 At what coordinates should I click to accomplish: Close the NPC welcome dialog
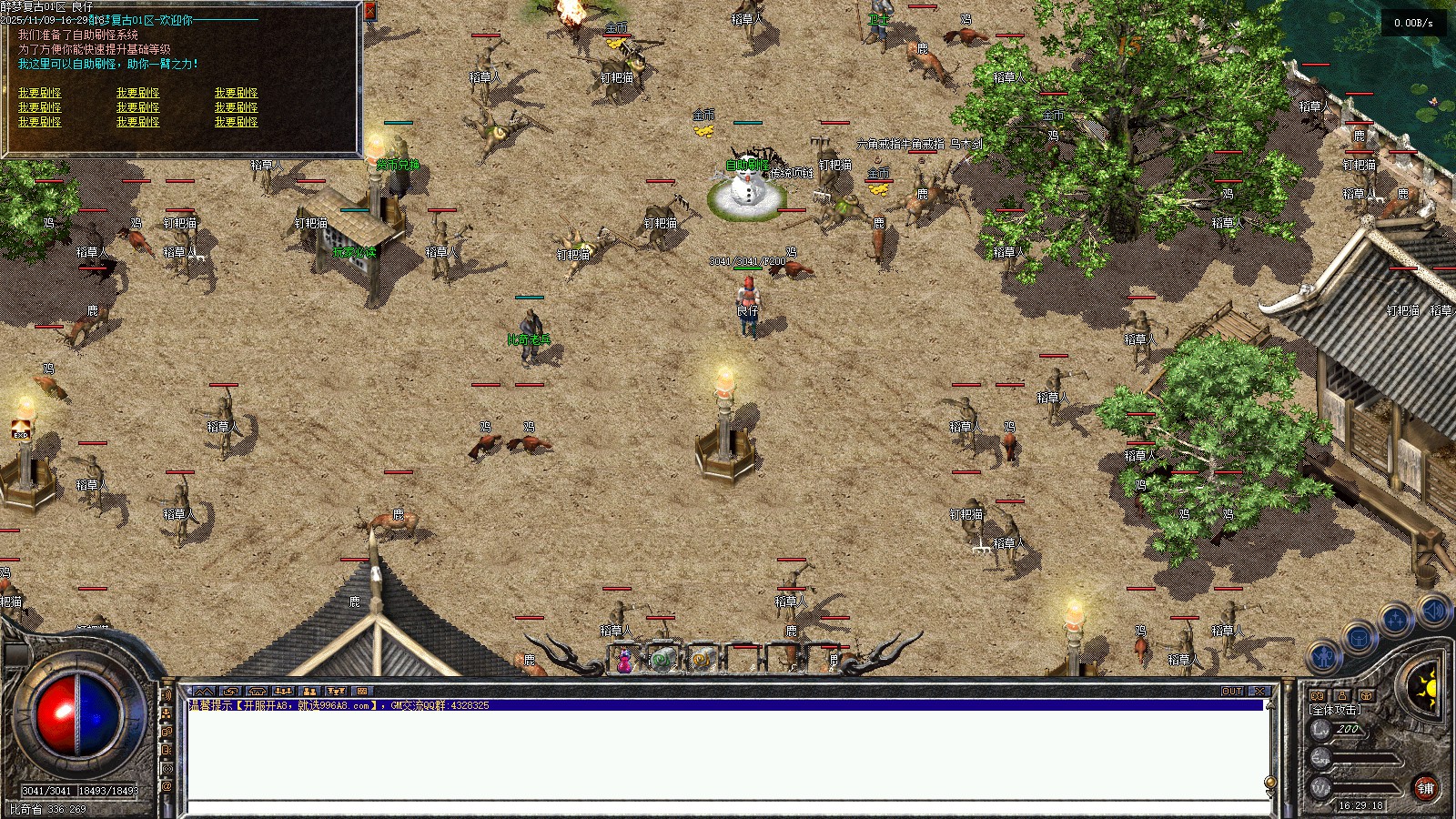tap(369, 11)
